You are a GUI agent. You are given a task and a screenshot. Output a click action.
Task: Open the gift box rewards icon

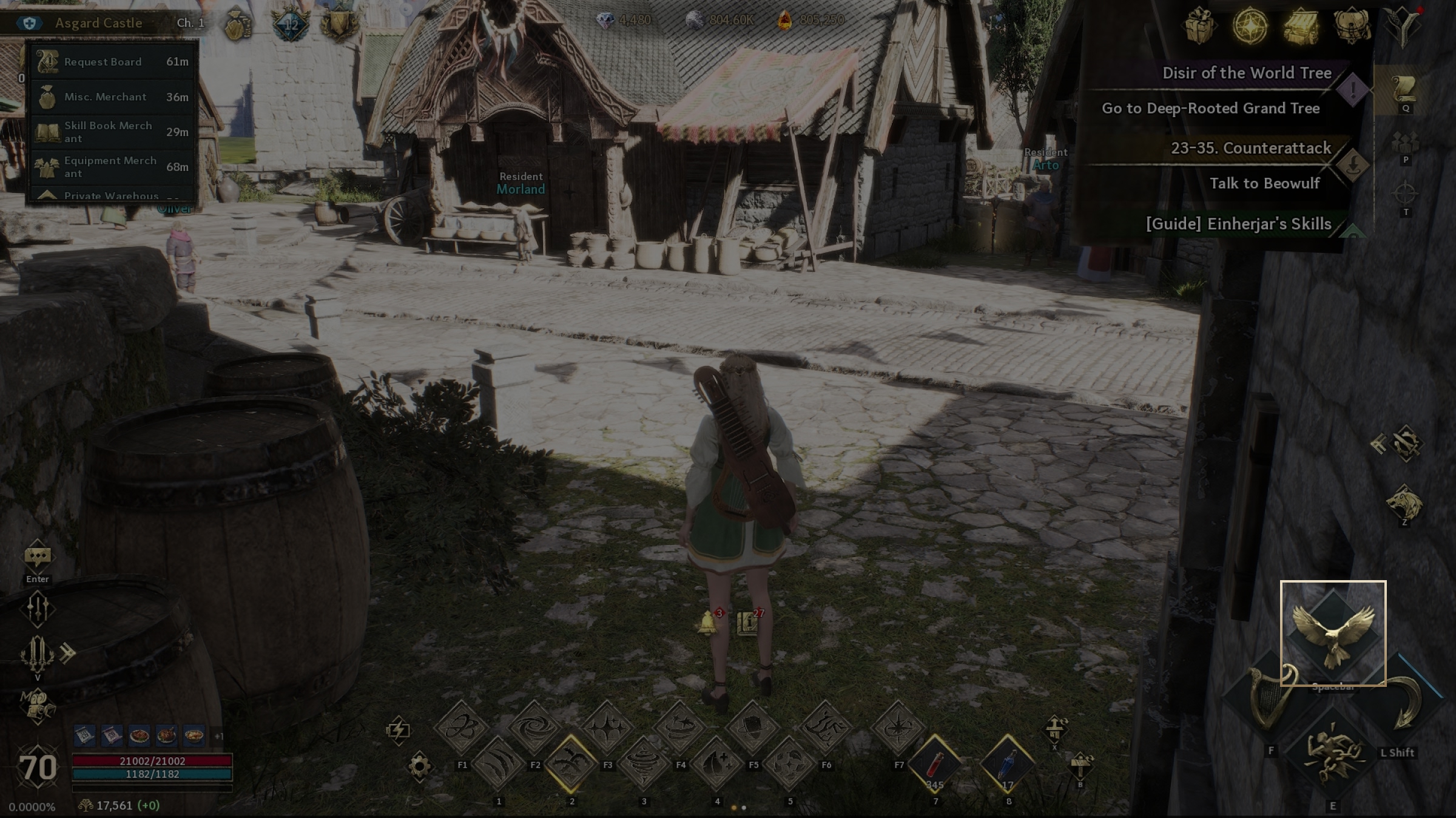1199,26
